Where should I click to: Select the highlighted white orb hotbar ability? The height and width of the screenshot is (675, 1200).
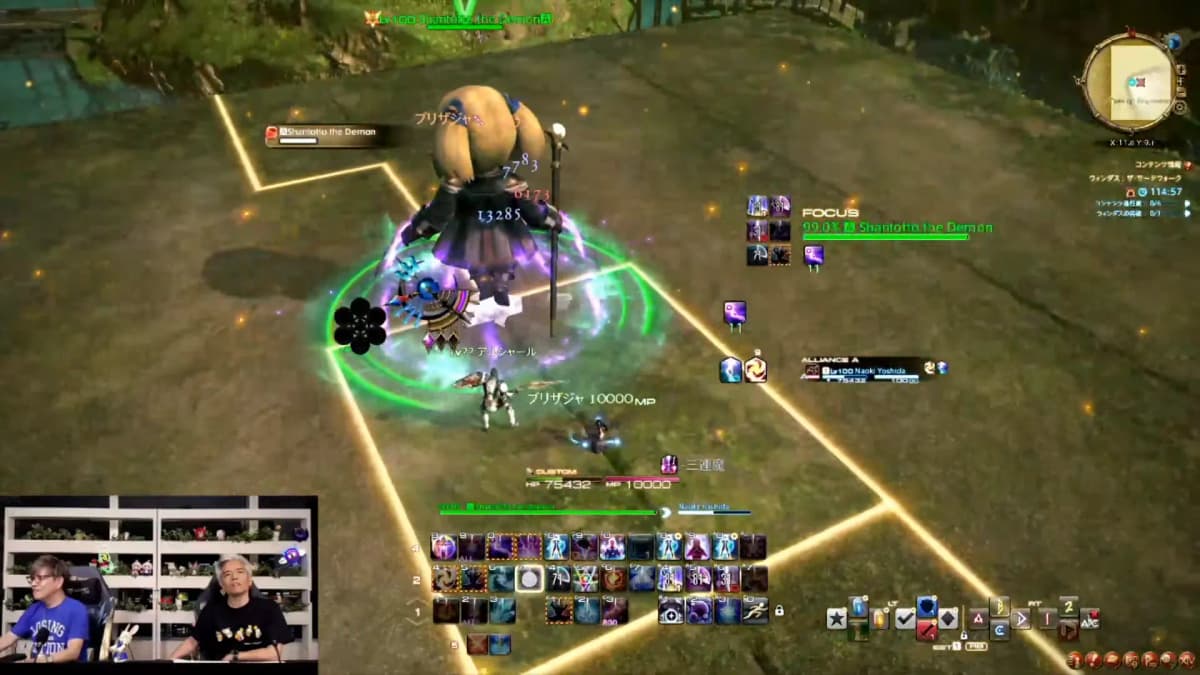click(529, 578)
